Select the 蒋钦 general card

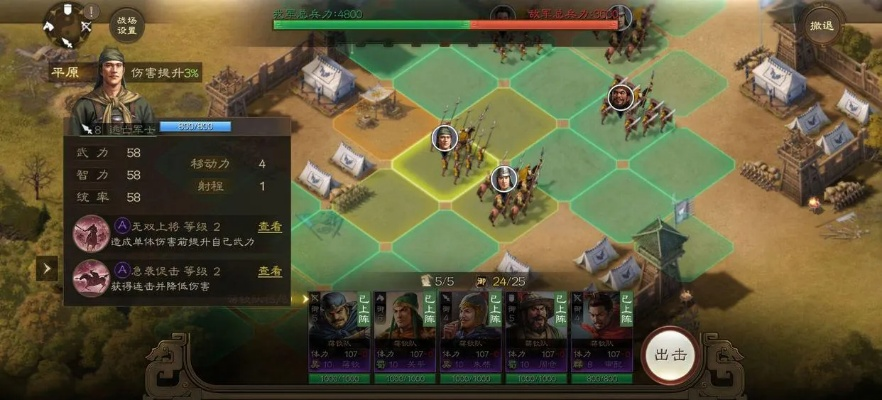[x=339, y=337]
